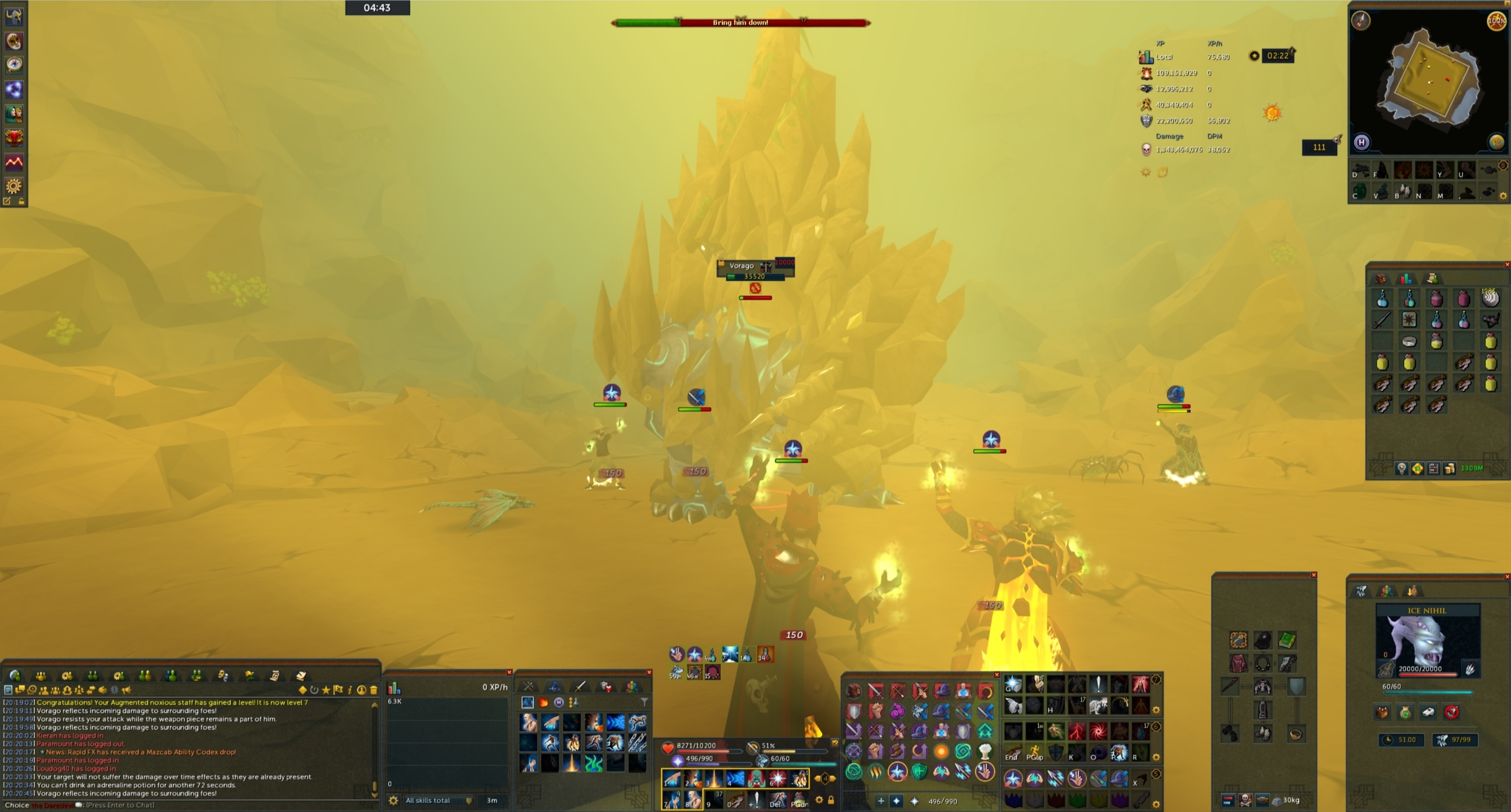This screenshot has height=812, width=1511.
Task: Click the 3m timer button in the XP tracker
Action: (493, 800)
